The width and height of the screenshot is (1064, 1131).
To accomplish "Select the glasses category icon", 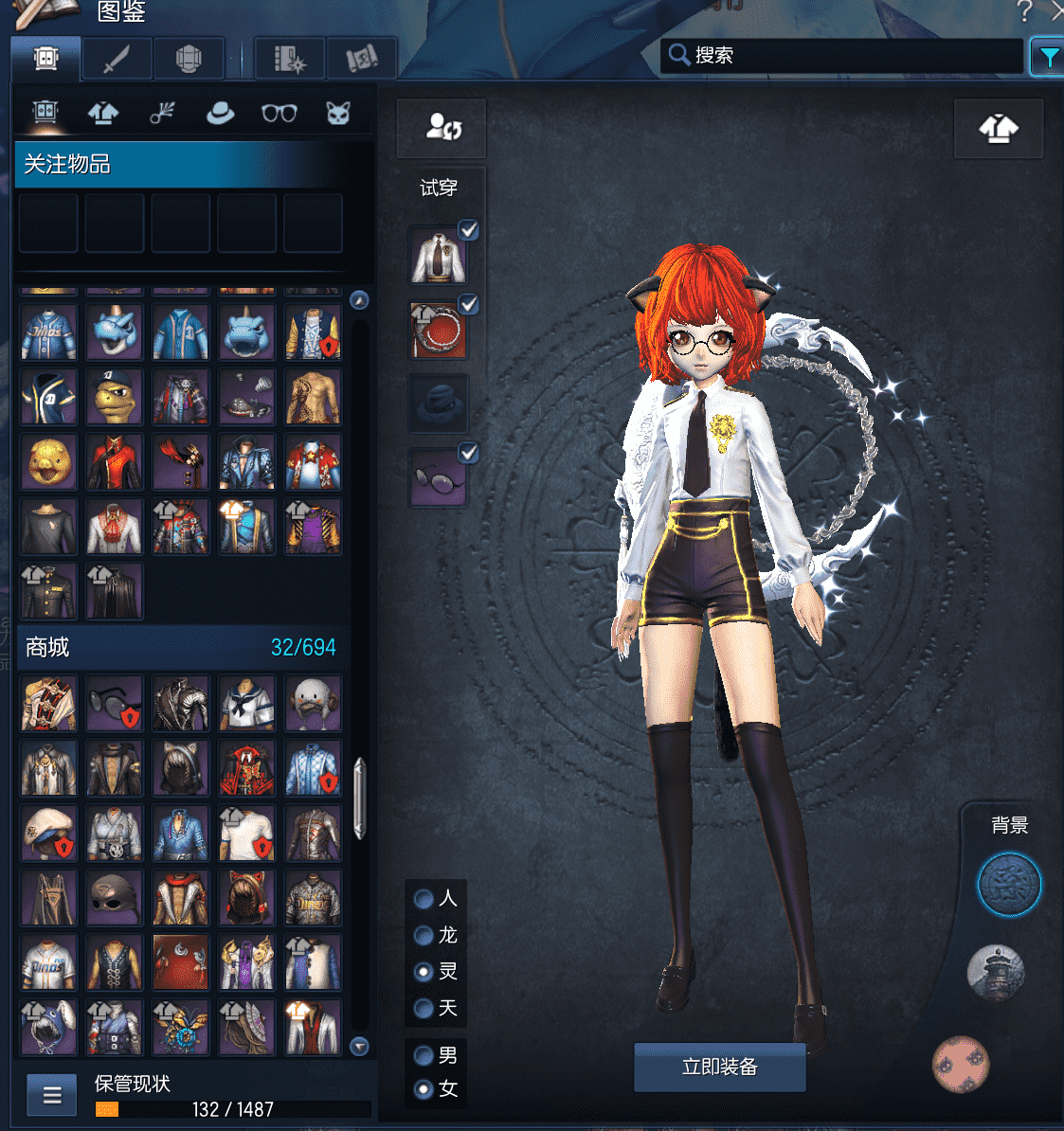I will pos(279,114).
